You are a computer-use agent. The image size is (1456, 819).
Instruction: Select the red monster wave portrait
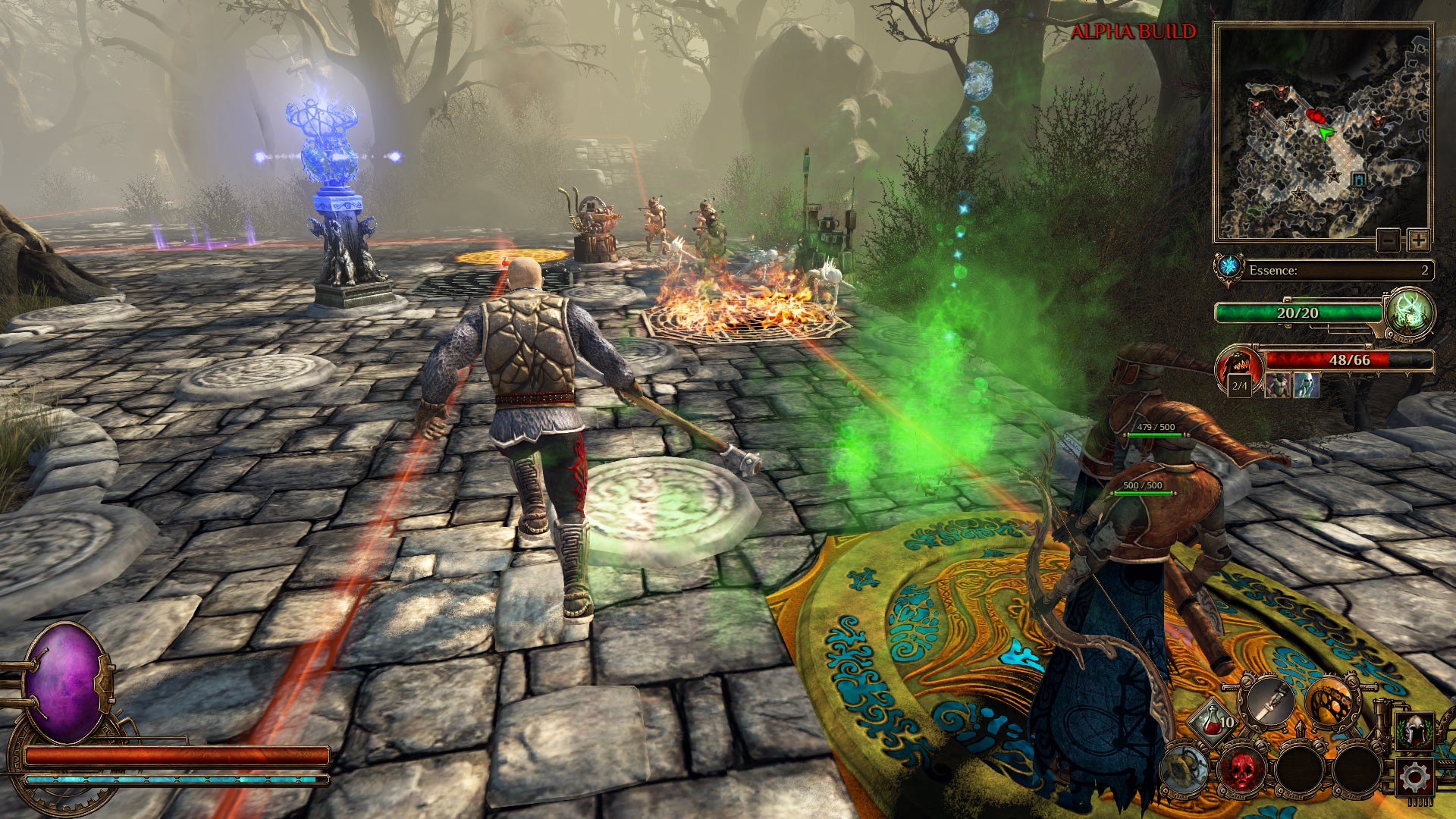coord(1238,367)
